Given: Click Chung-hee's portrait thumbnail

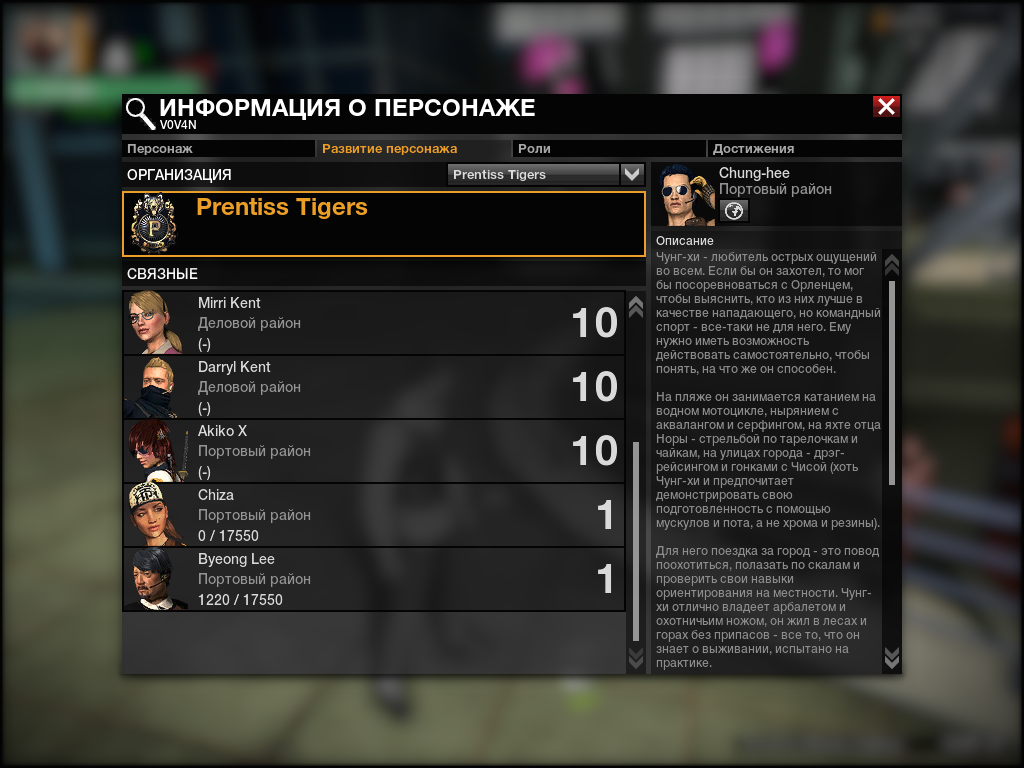Looking at the screenshot, I should pyautogui.click(x=685, y=195).
